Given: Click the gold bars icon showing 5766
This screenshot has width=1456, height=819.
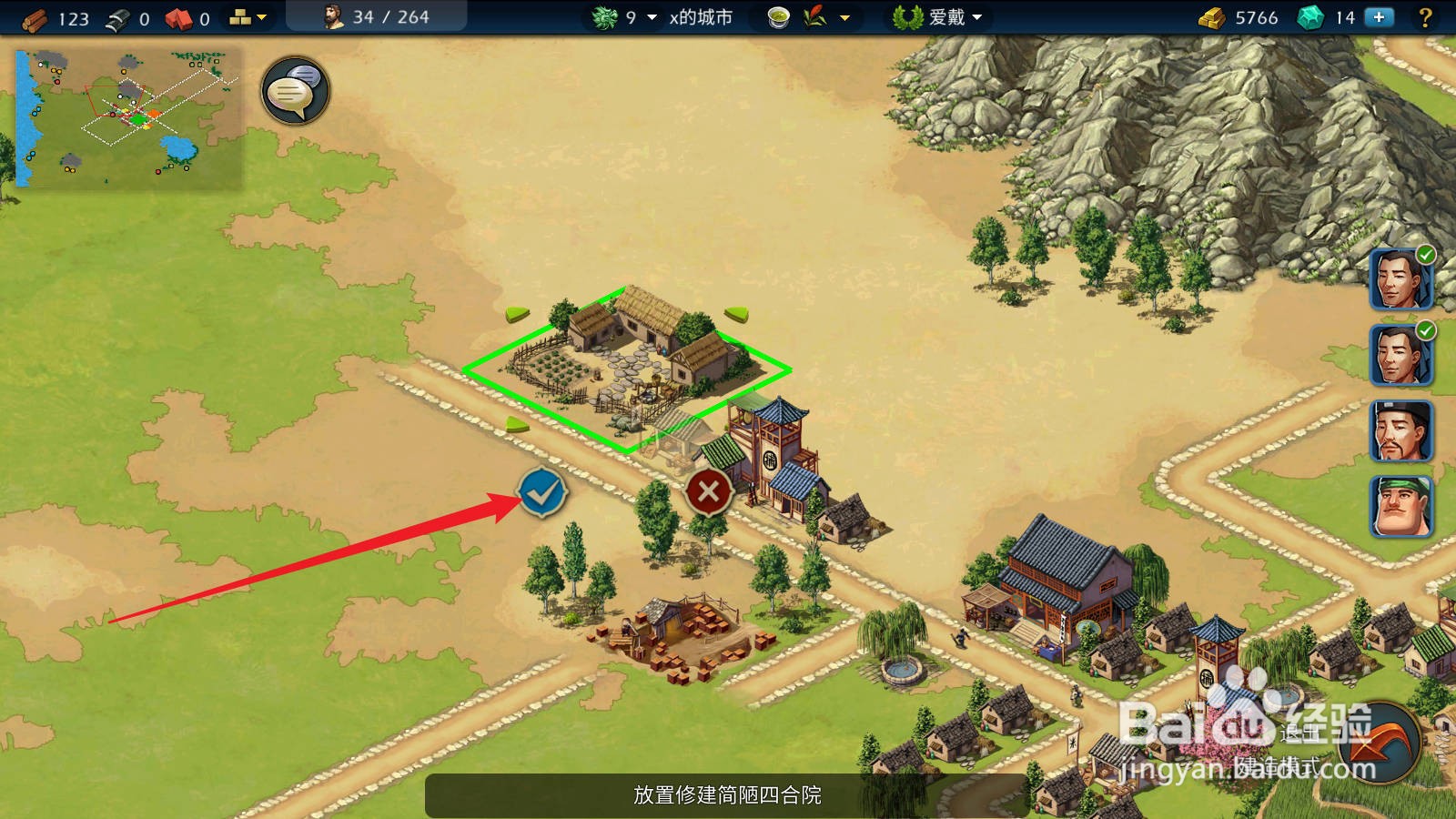Looking at the screenshot, I should point(1213,15).
